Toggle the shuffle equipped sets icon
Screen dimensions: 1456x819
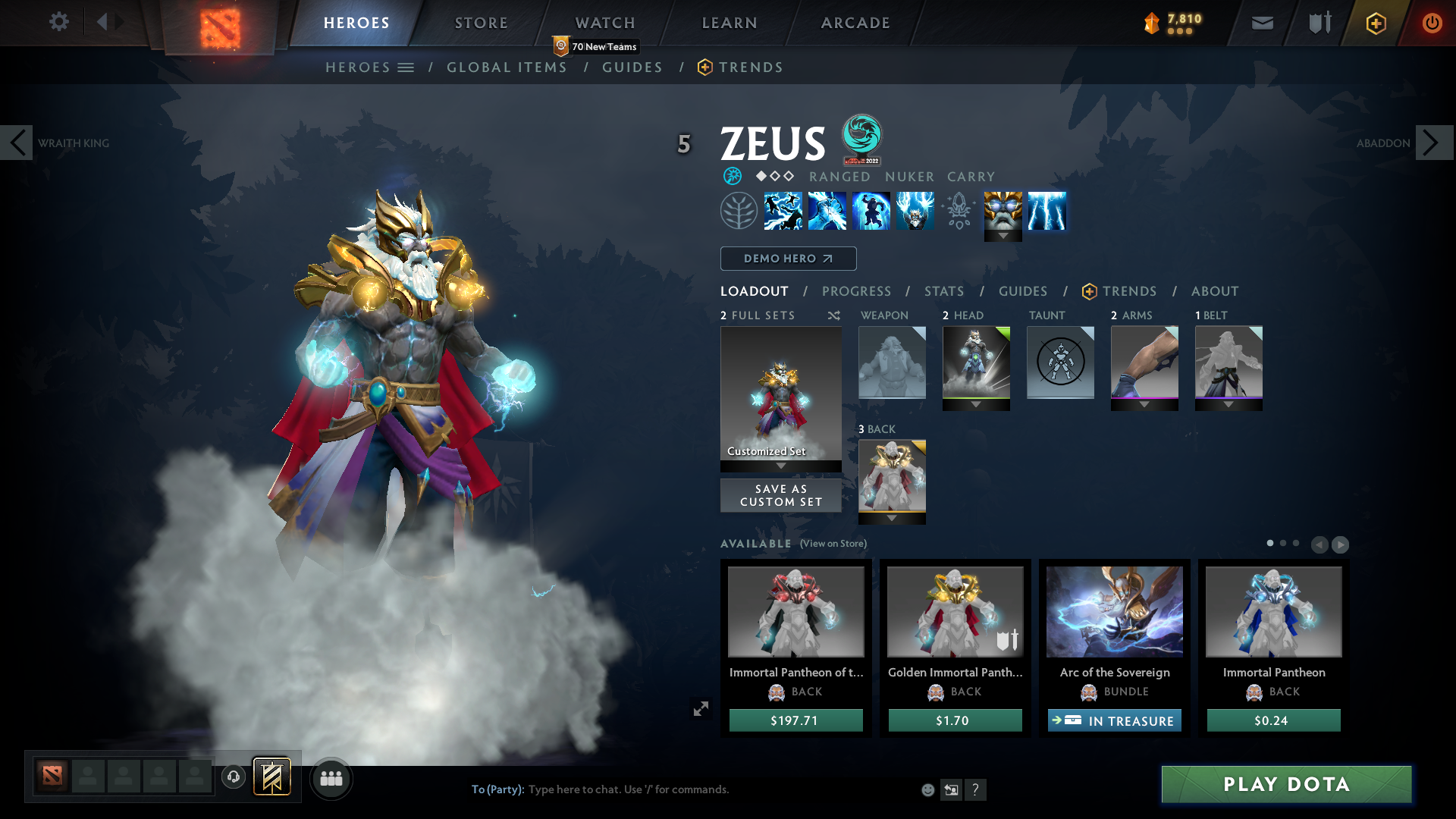[x=833, y=315]
